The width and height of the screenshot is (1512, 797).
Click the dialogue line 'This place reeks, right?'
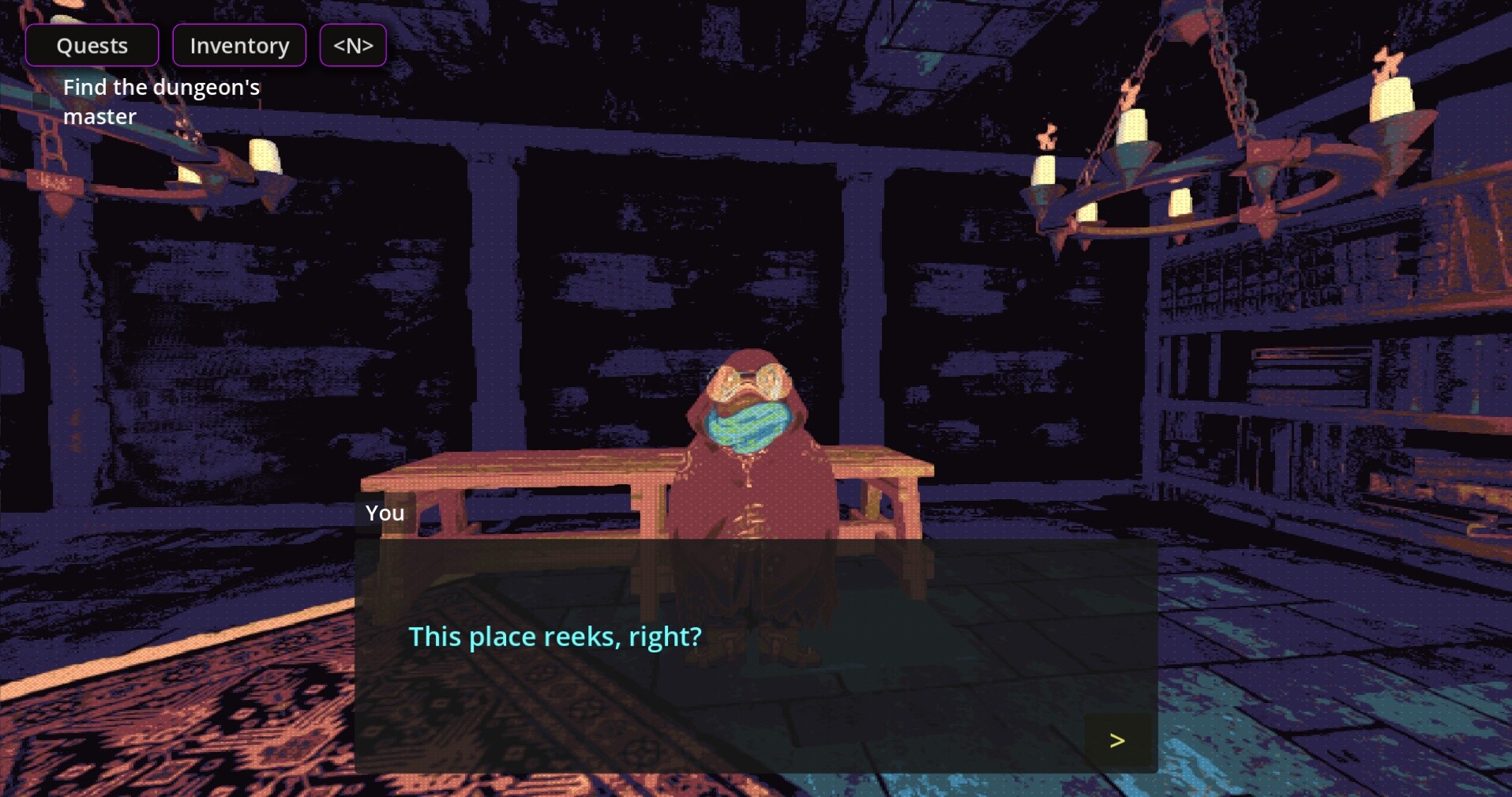pyautogui.click(x=553, y=637)
